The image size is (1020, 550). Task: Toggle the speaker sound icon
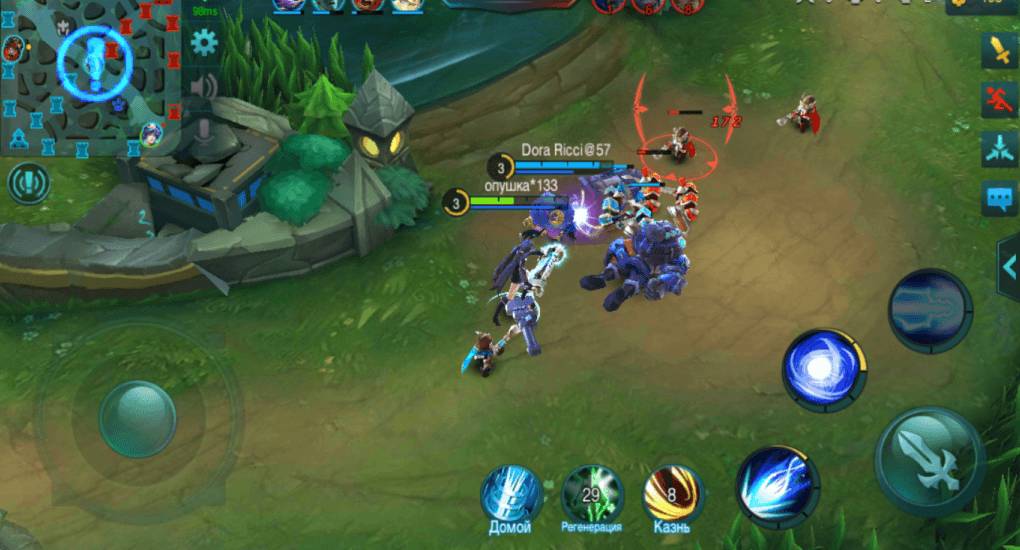pos(205,87)
